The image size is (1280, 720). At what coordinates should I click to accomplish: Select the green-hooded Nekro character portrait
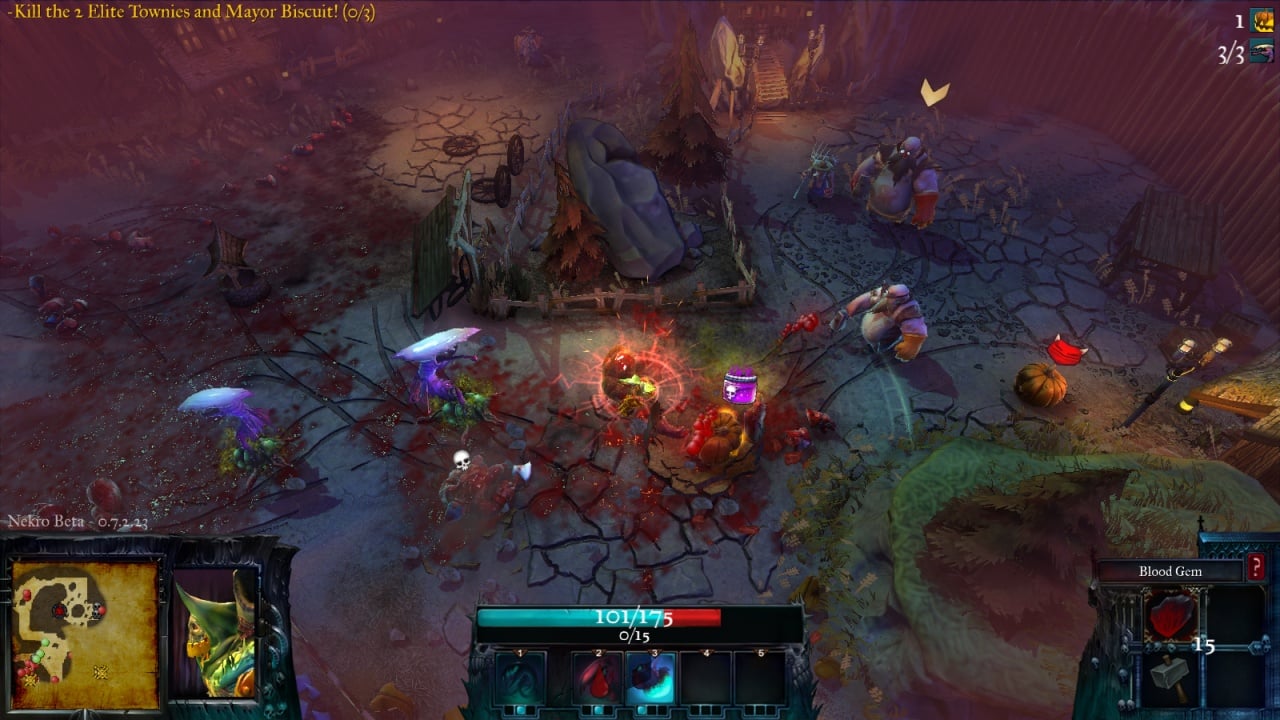tap(215, 635)
